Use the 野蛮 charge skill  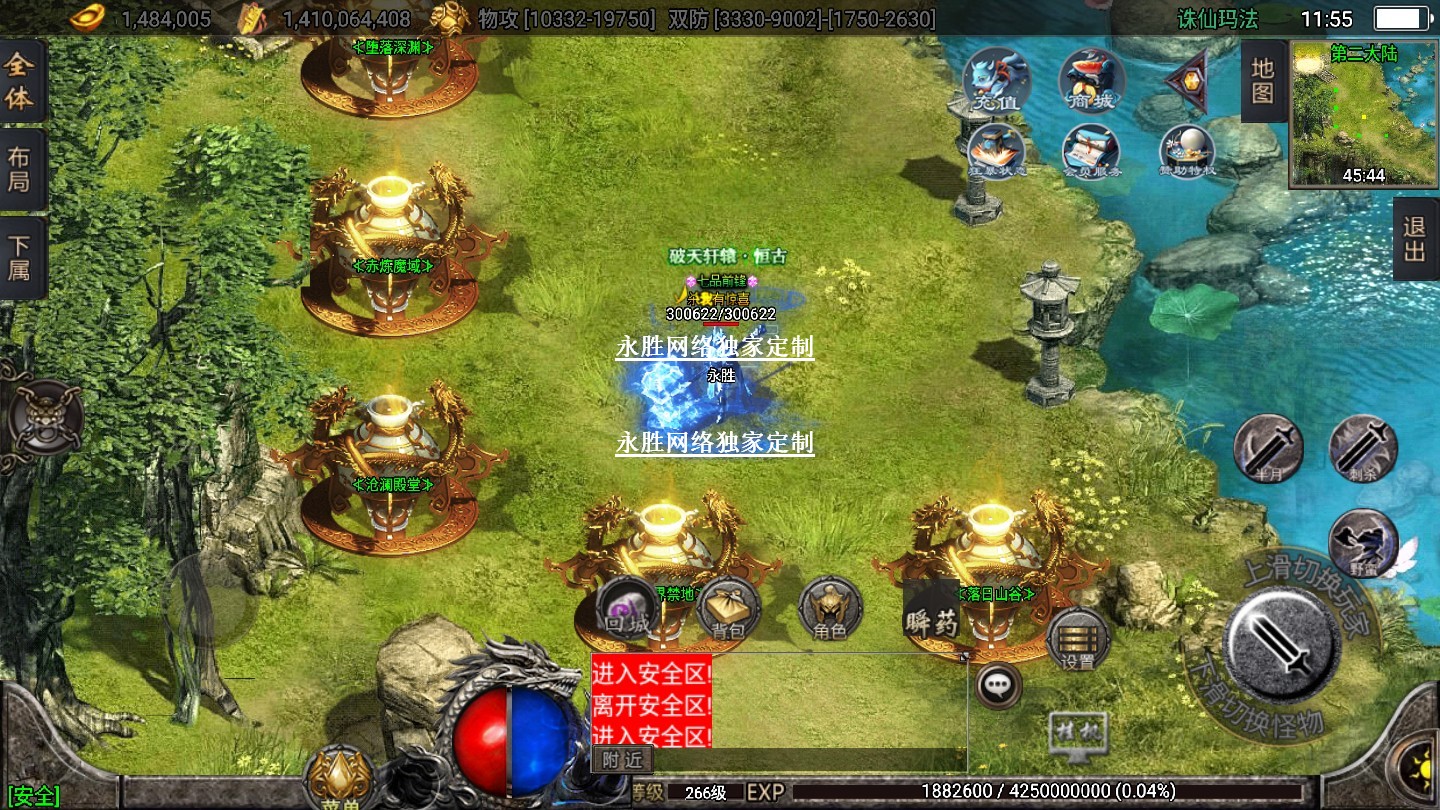point(1362,543)
